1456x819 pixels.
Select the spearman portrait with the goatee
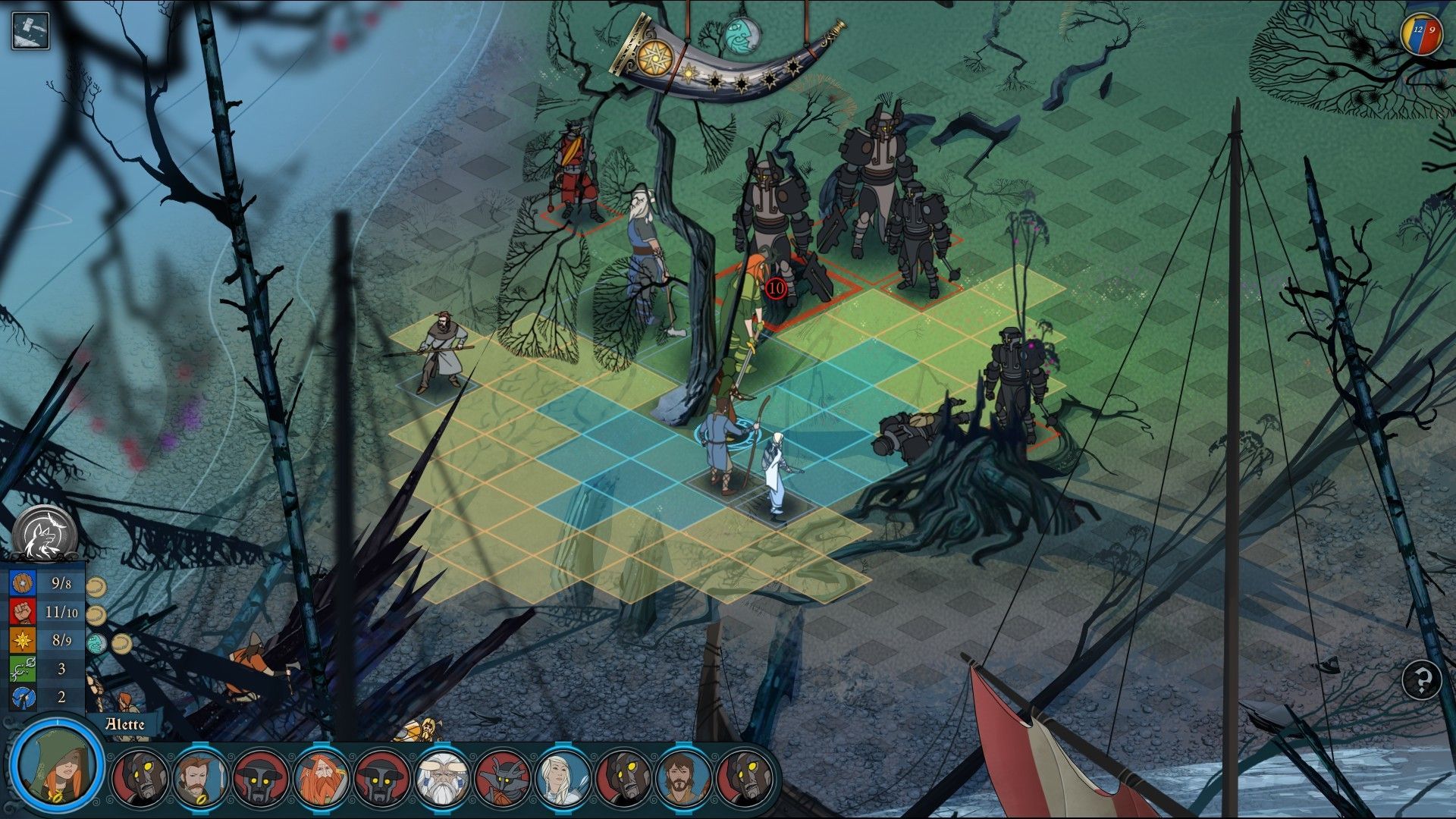[200, 778]
